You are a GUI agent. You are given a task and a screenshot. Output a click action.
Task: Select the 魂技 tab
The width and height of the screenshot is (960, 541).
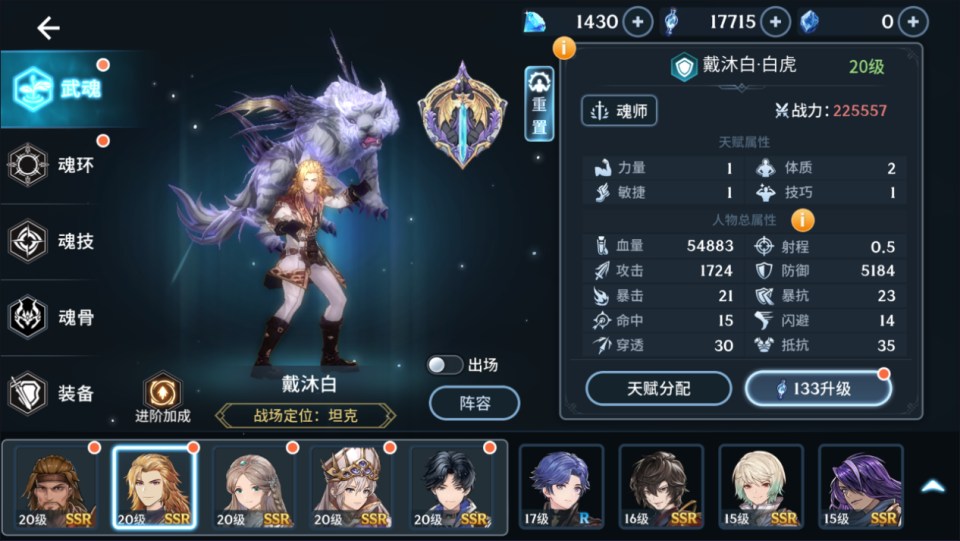coord(58,241)
